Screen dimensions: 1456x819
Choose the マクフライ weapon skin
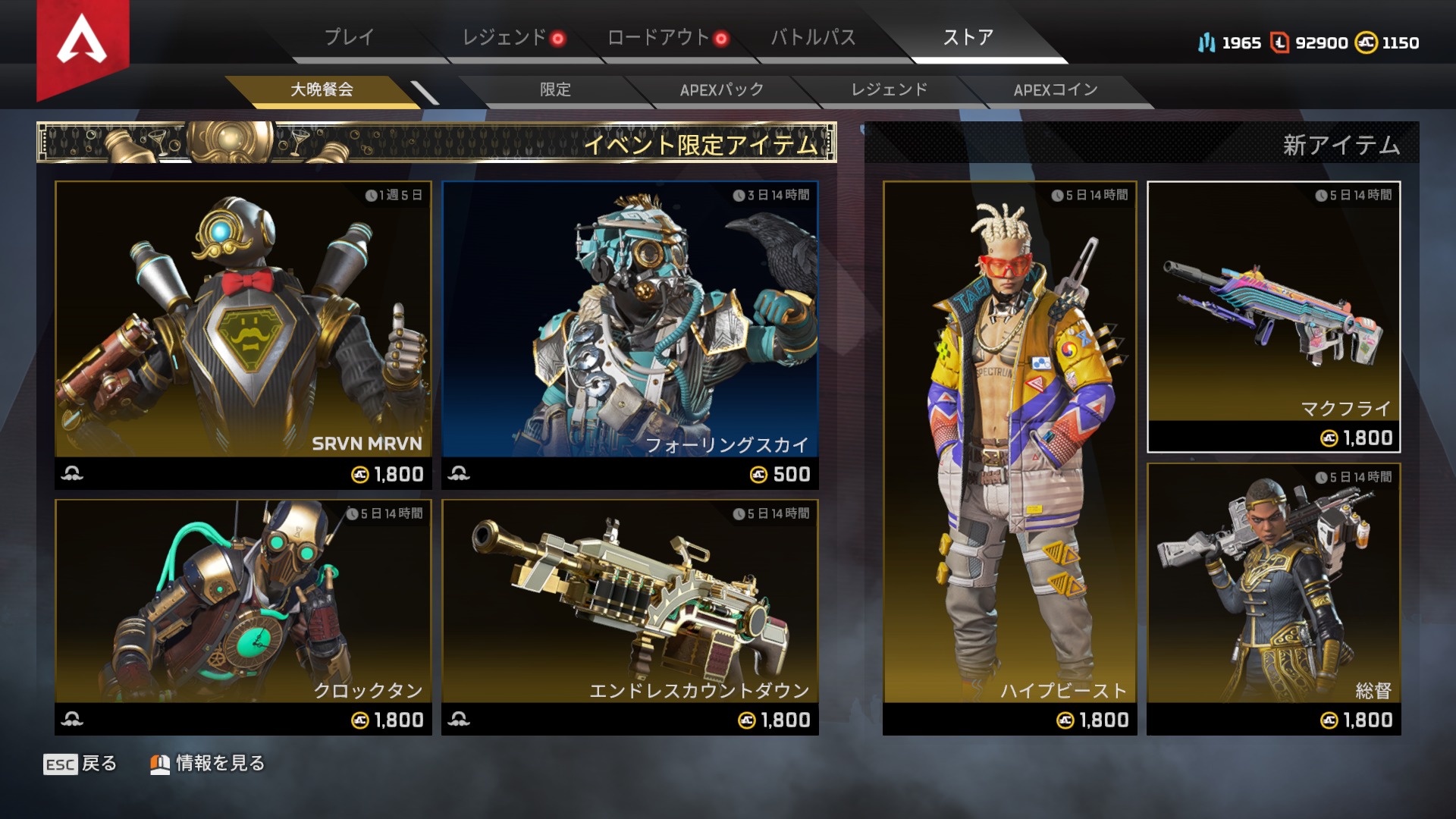point(1273,316)
